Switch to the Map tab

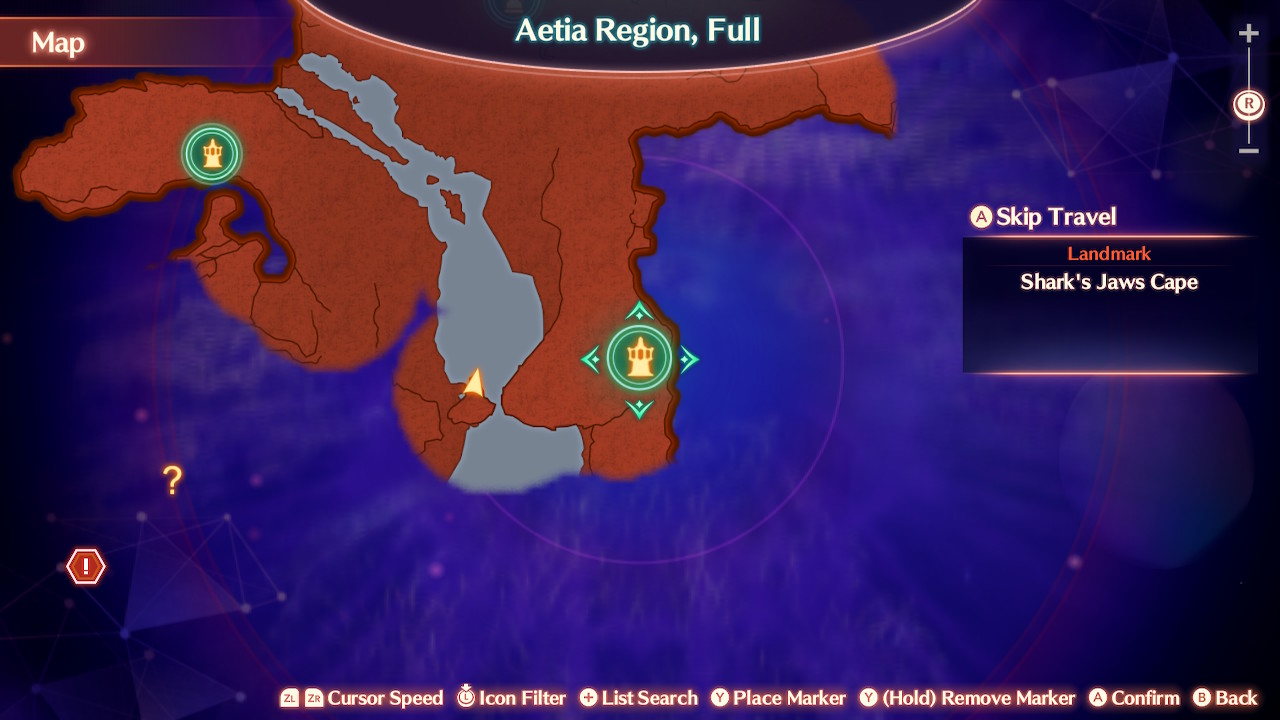58,43
